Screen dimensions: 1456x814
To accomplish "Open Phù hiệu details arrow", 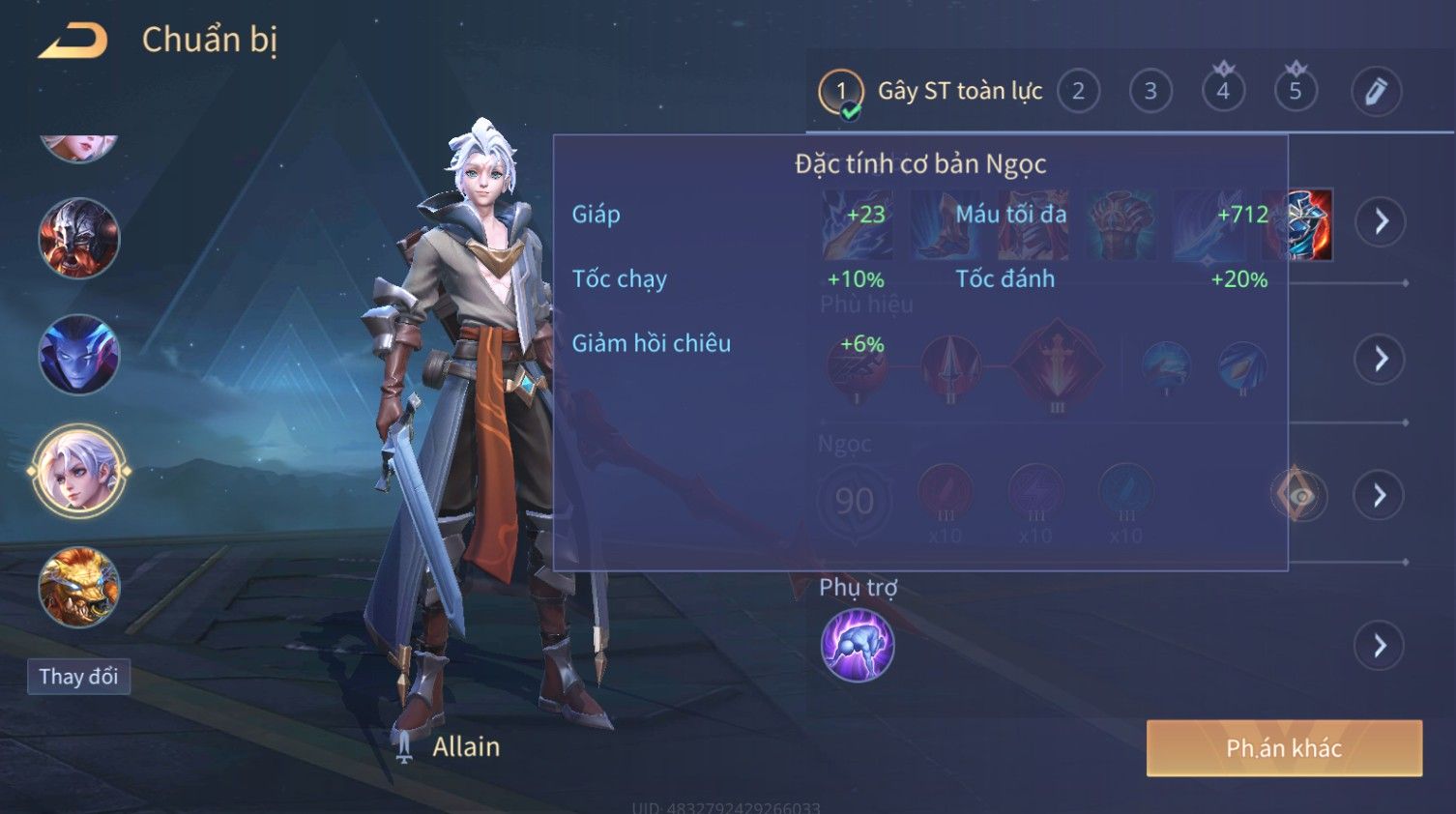I will (x=1381, y=360).
